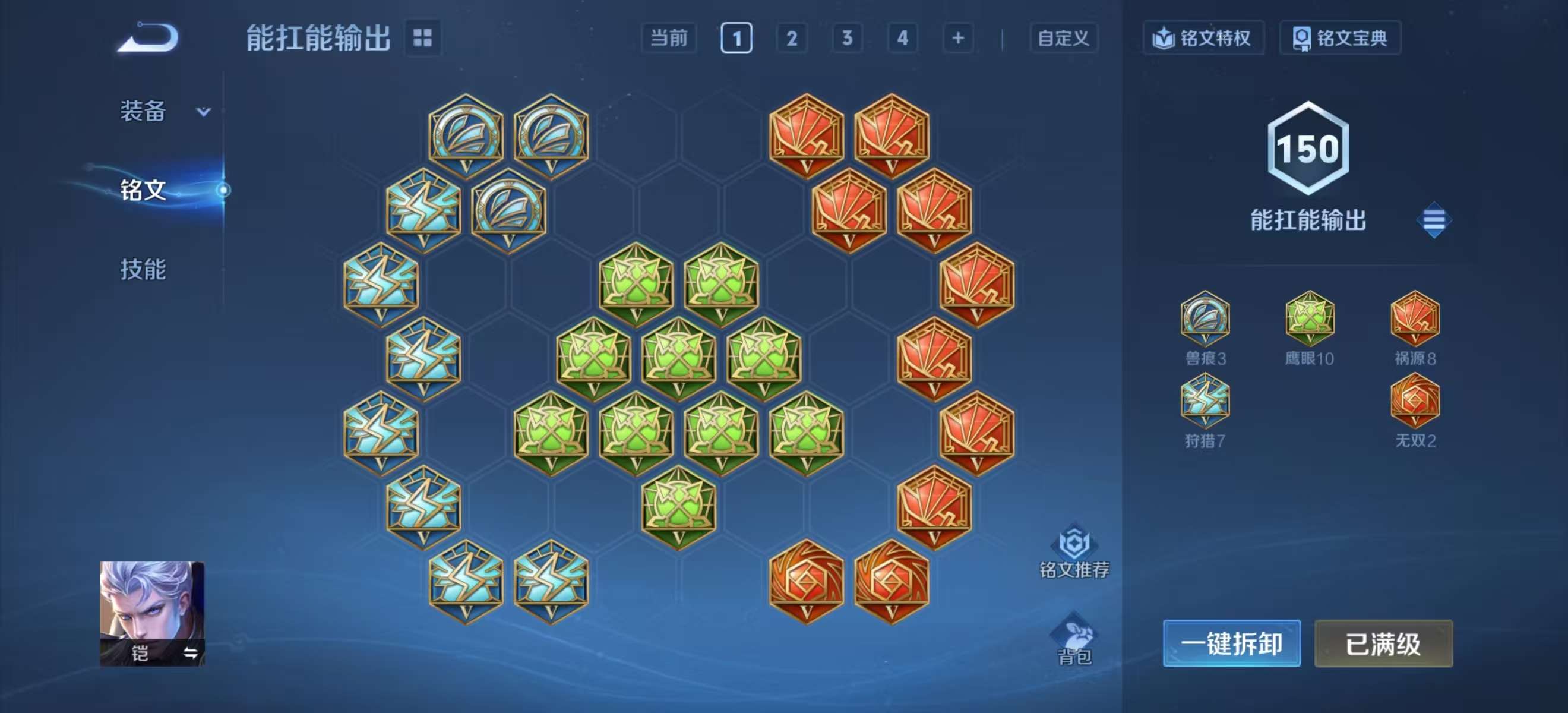Open the rune page grid selector

tap(422, 38)
